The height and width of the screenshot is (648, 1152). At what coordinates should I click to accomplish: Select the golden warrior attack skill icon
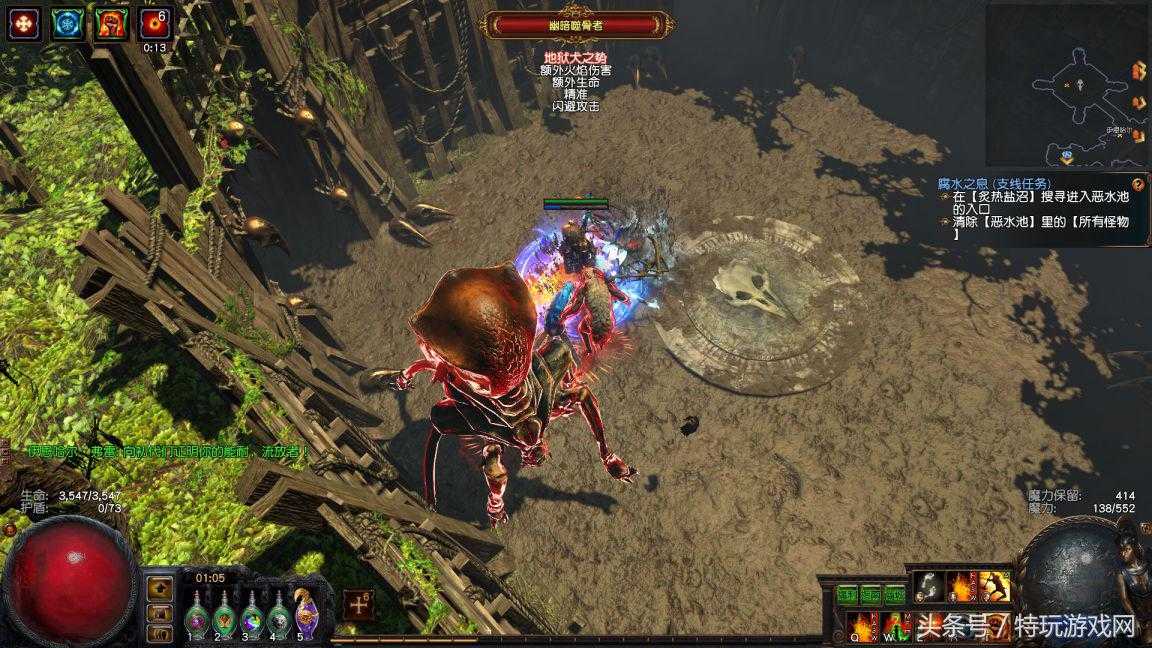click(995, 587)
